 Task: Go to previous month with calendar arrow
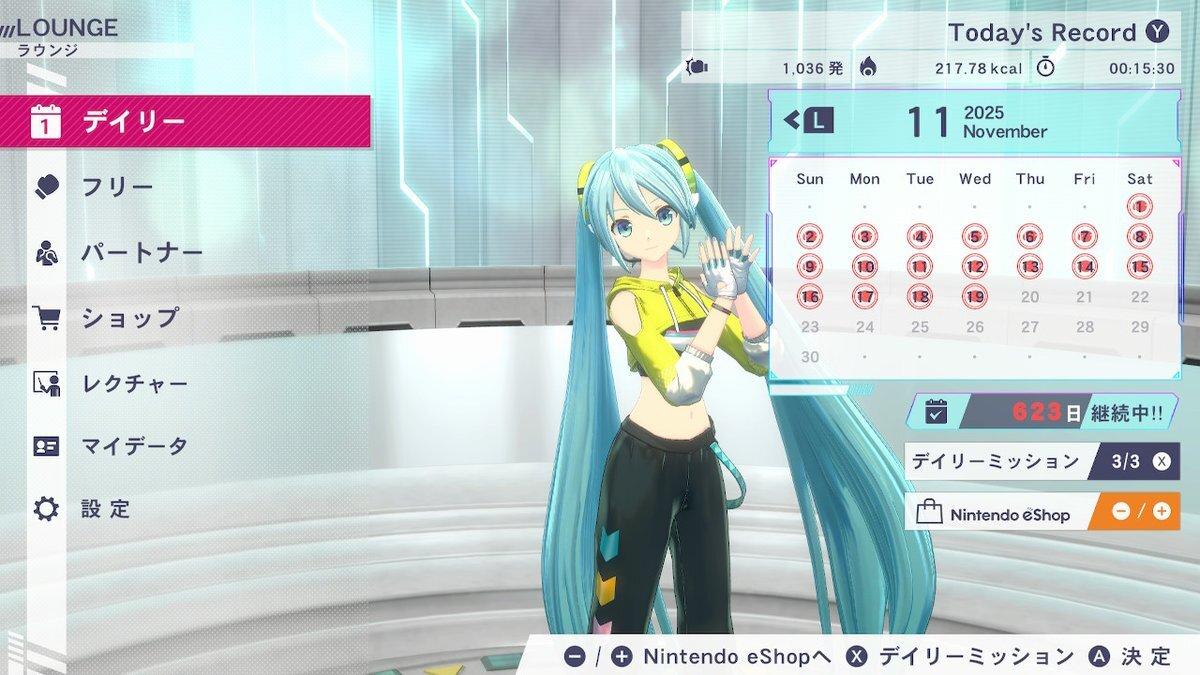point(808,122)
